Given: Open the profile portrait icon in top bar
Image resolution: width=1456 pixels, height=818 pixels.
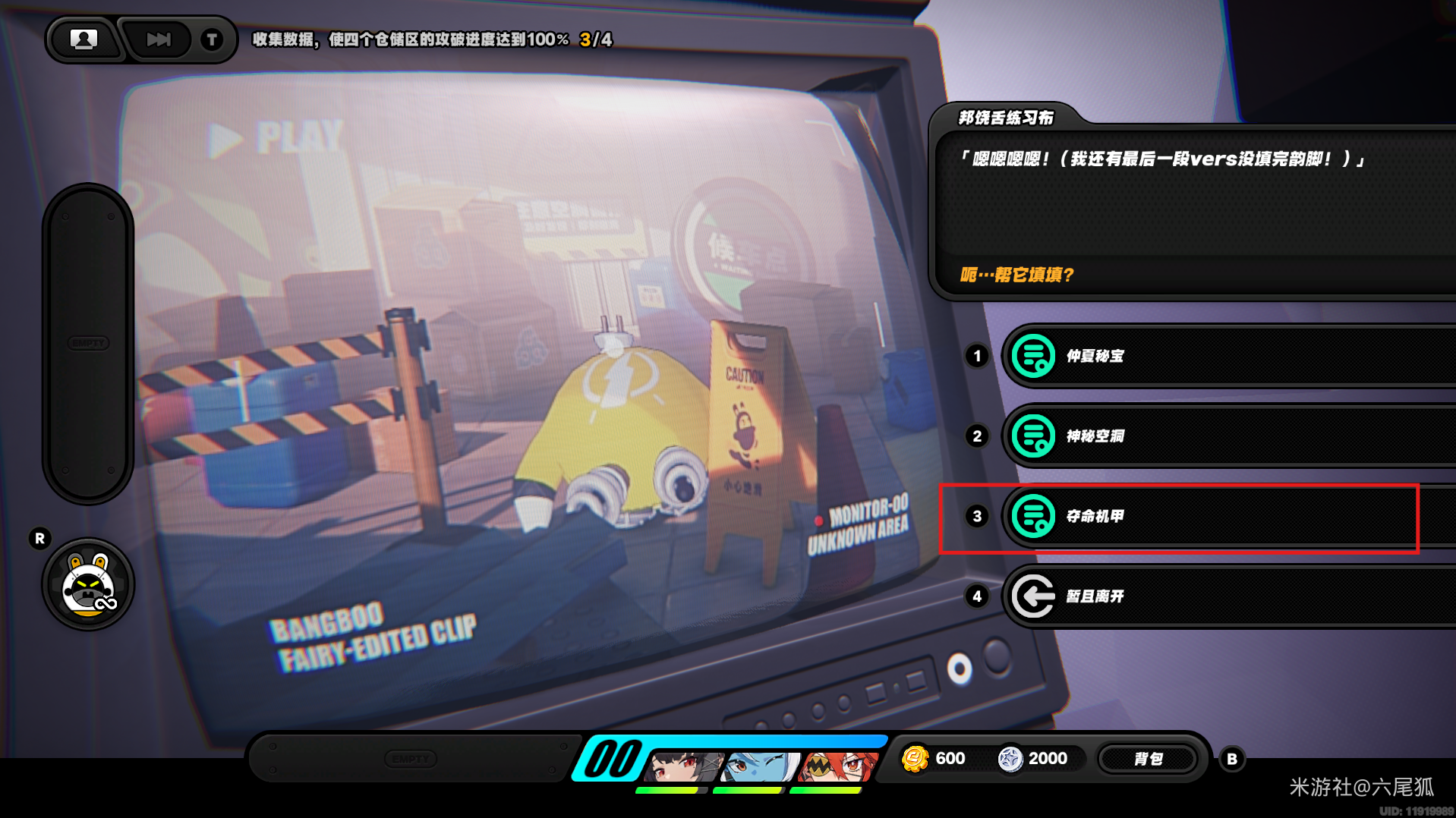Looking at the screenshot, I should pyautogui.click(x=84, y=39).
